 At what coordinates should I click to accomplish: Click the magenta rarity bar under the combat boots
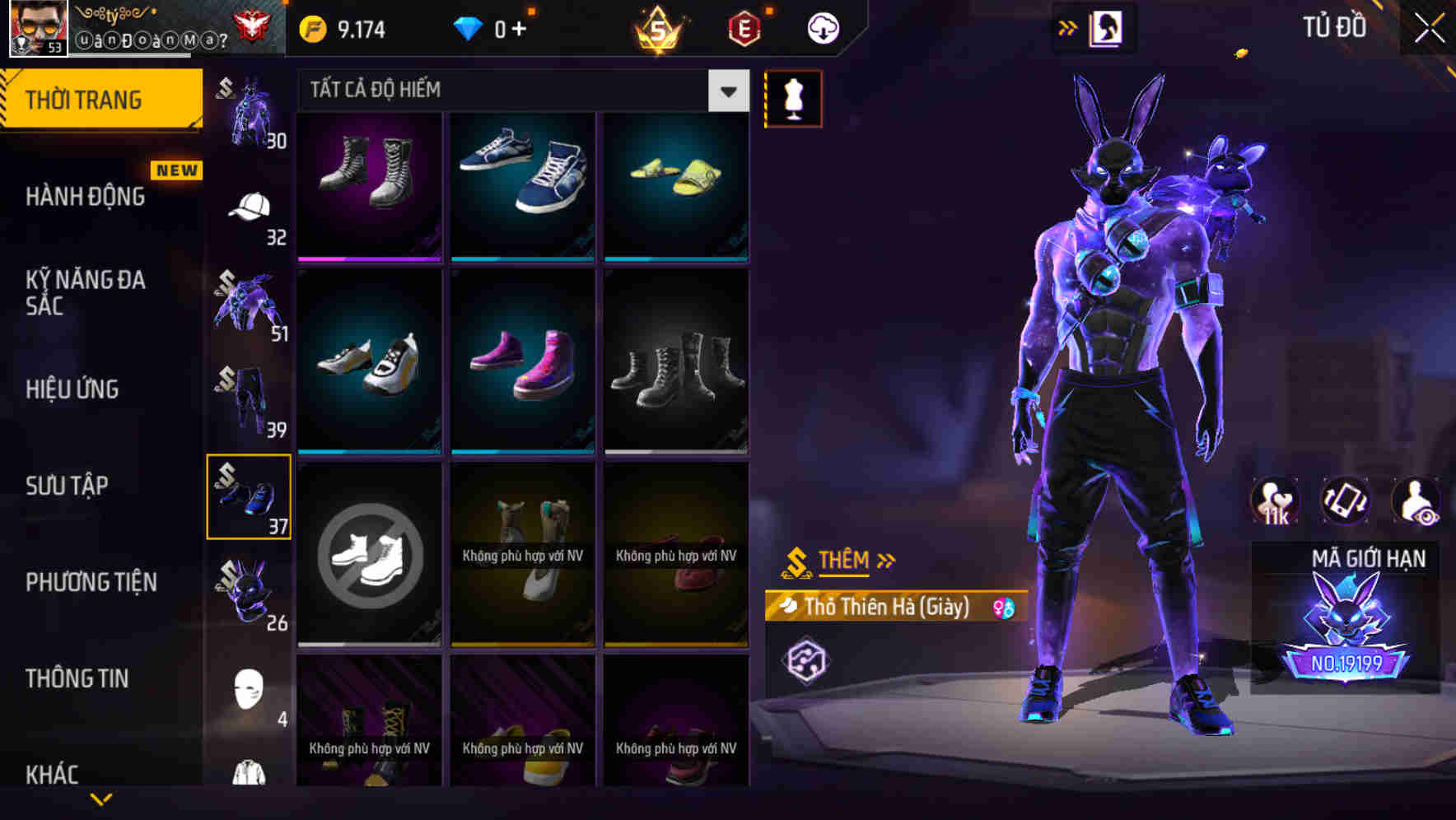point(369,259)
